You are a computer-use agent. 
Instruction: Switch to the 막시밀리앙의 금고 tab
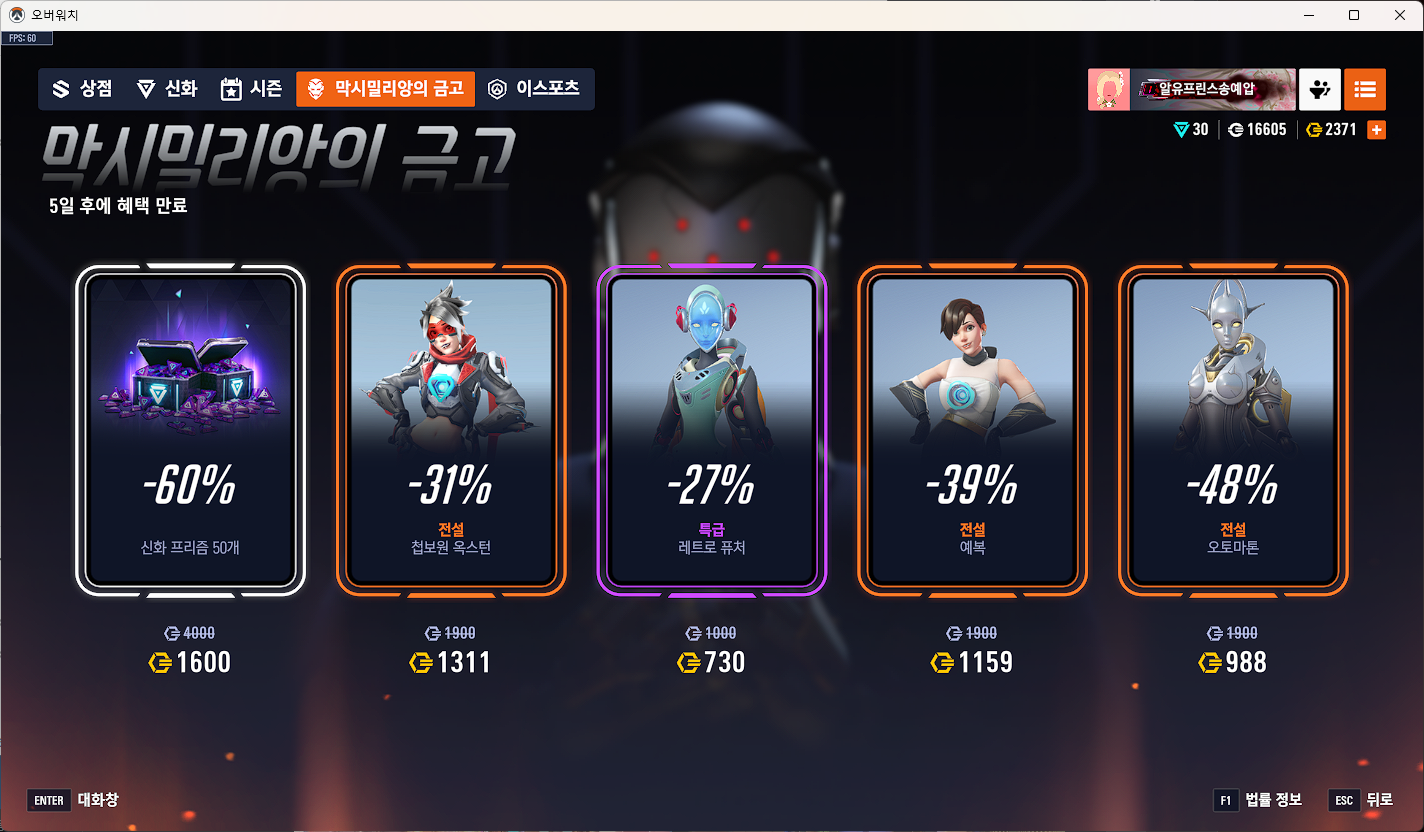[384, 88]
